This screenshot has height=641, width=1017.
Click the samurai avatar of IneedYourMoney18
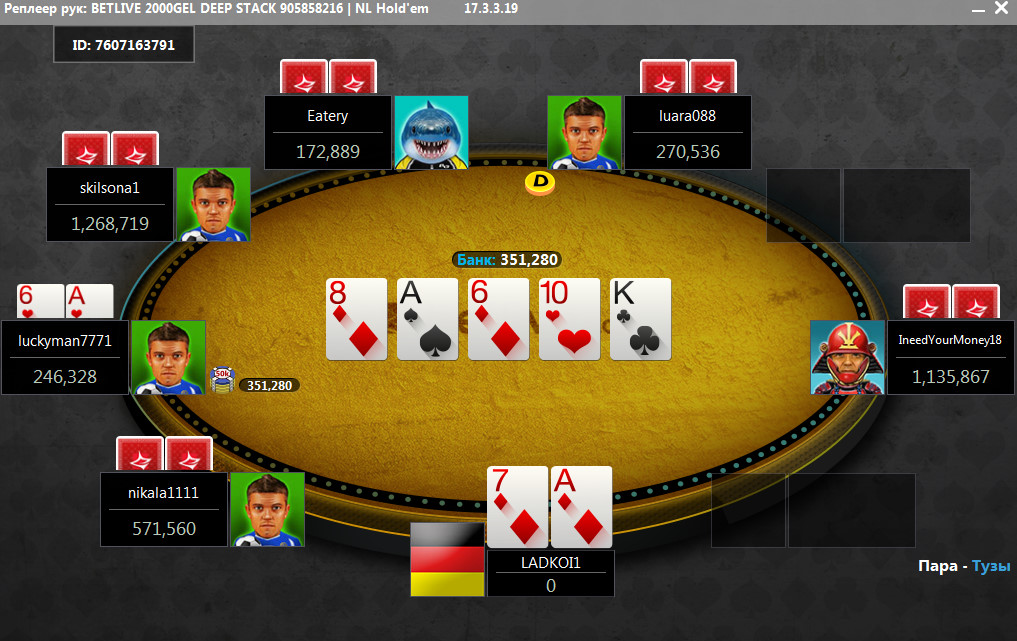coord(847,357)
